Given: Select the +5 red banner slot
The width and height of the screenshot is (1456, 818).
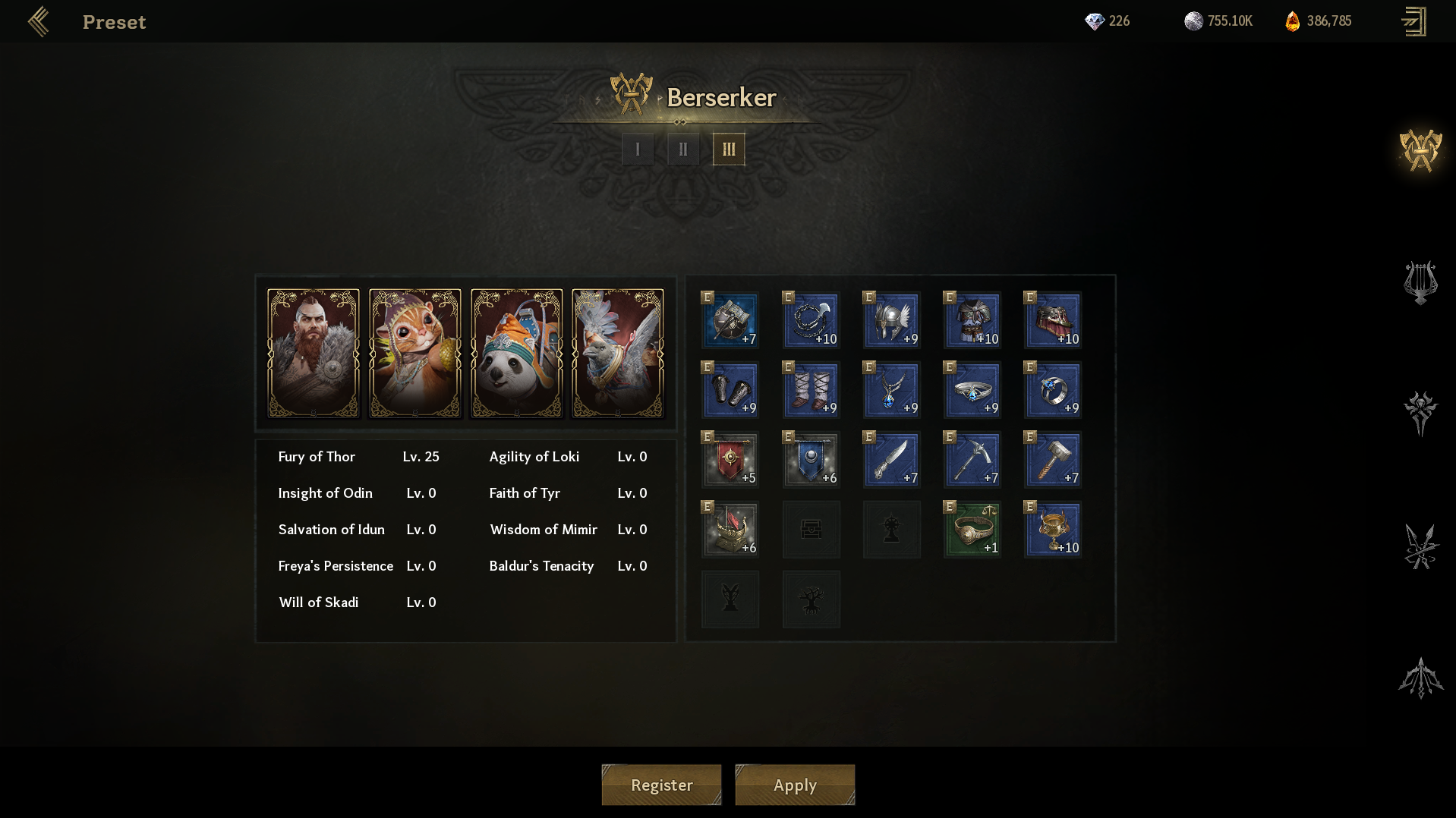Looking at the screenshot, I should [x=730, y=460].
